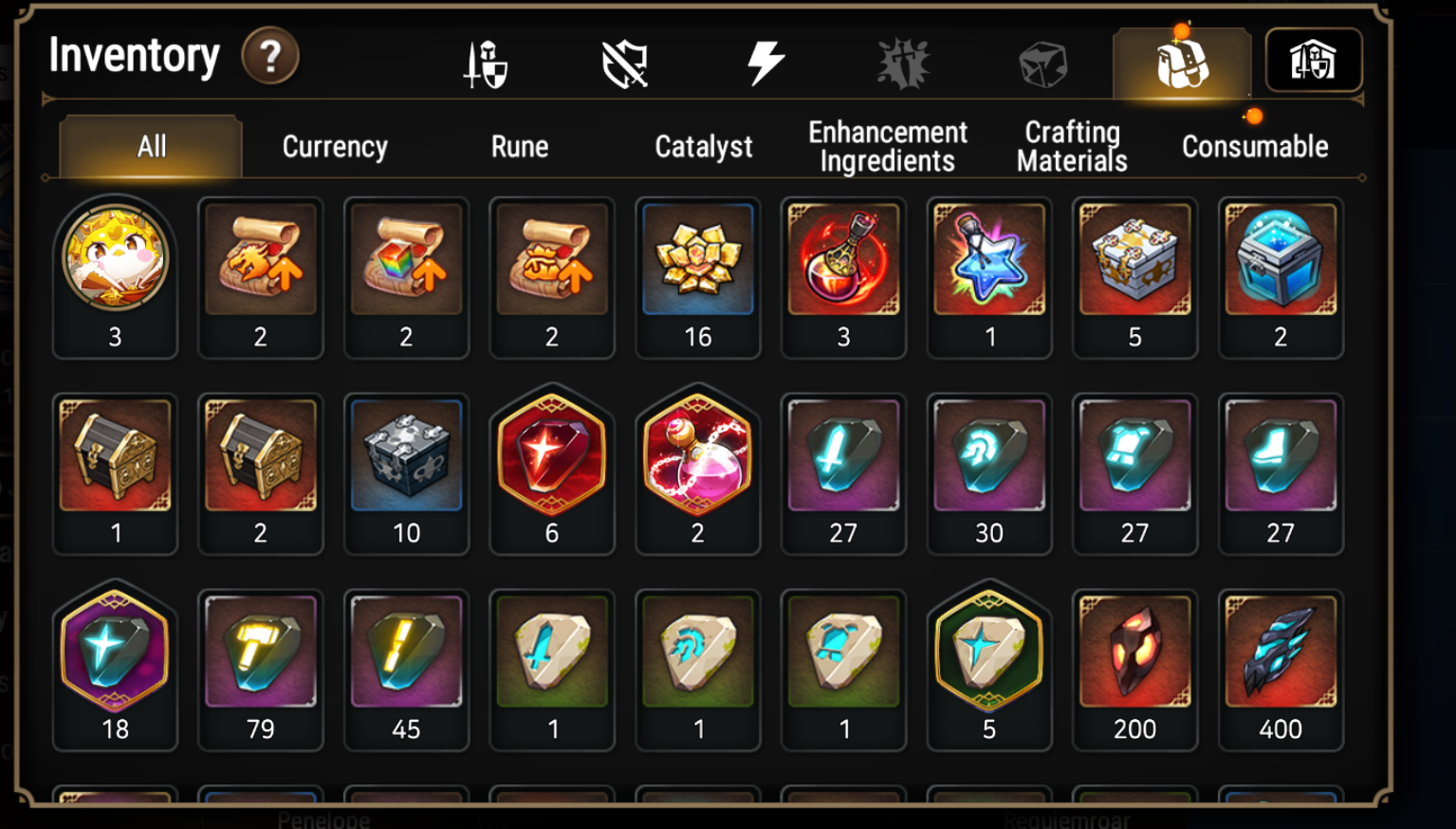Click the Inventory help question mark
Viewport: 1456px width, 829px height.
(x=271, y=58)
